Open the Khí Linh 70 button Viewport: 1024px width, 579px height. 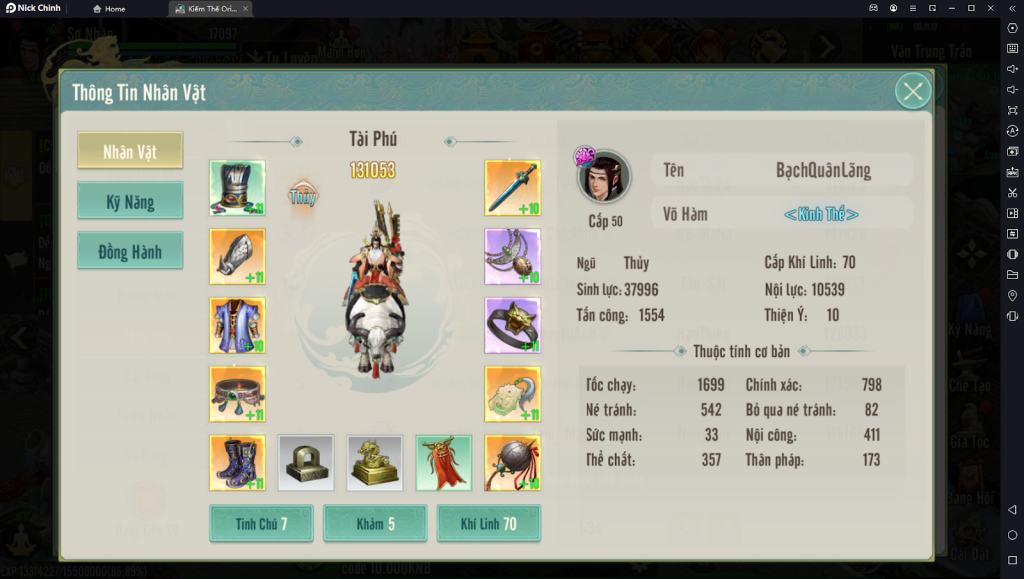tap(489, 524)
